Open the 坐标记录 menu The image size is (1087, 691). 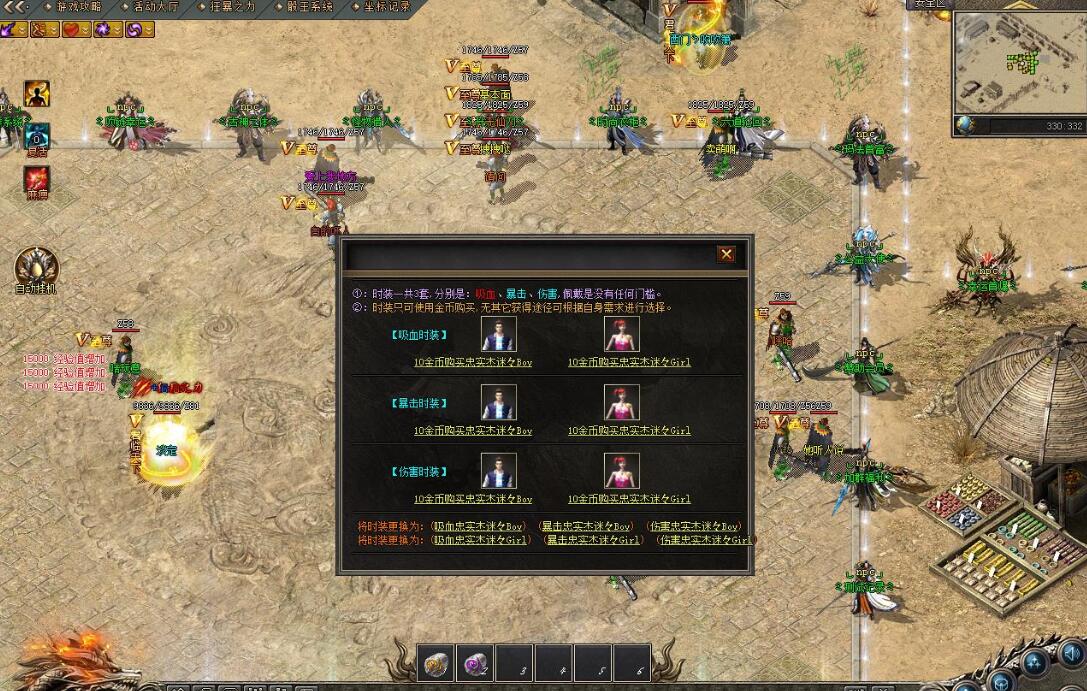coord(385,6)
